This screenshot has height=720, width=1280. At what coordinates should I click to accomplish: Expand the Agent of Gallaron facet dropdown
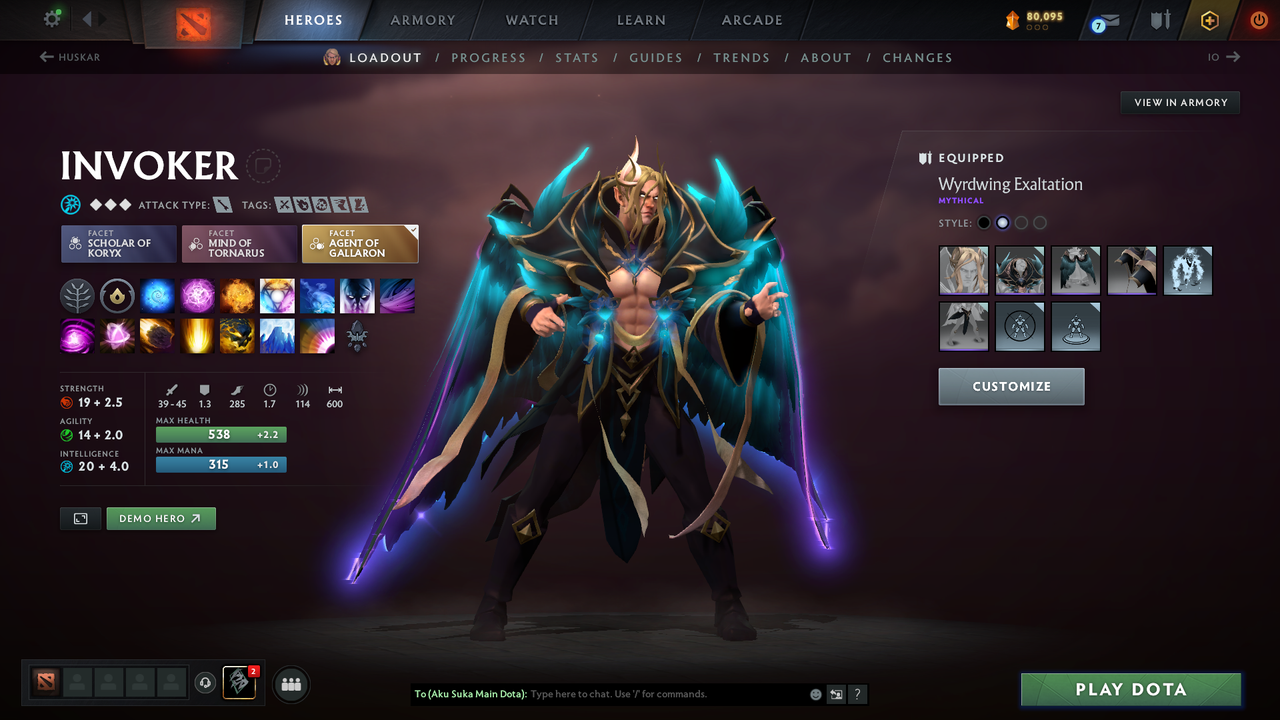[x=410, y=230]
